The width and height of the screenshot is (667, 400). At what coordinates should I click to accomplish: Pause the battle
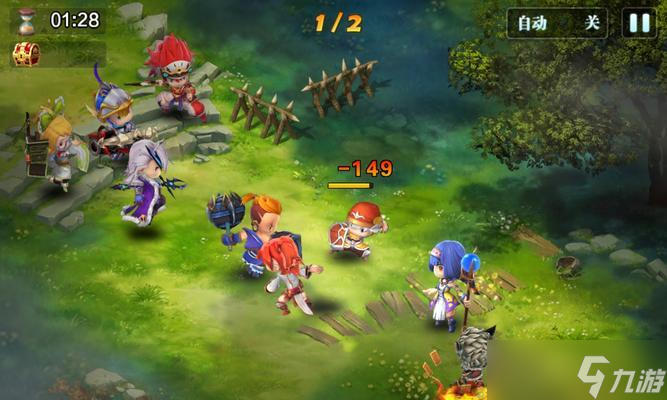point(639,23)
